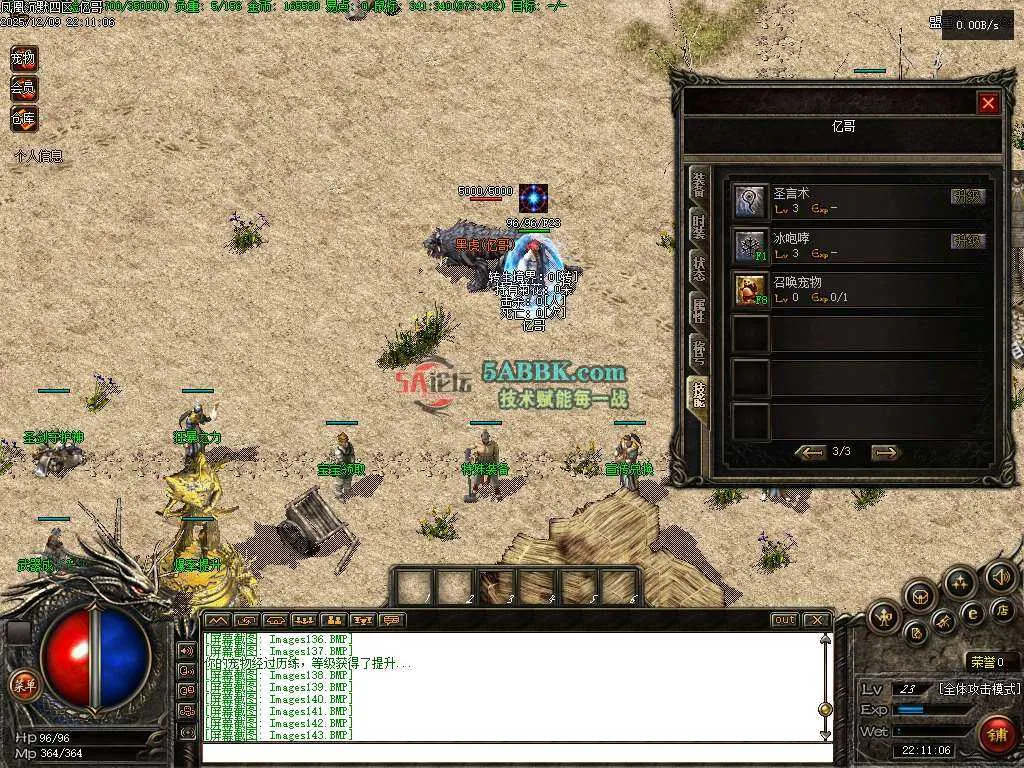Open the bag chest icon

point(920,596)
